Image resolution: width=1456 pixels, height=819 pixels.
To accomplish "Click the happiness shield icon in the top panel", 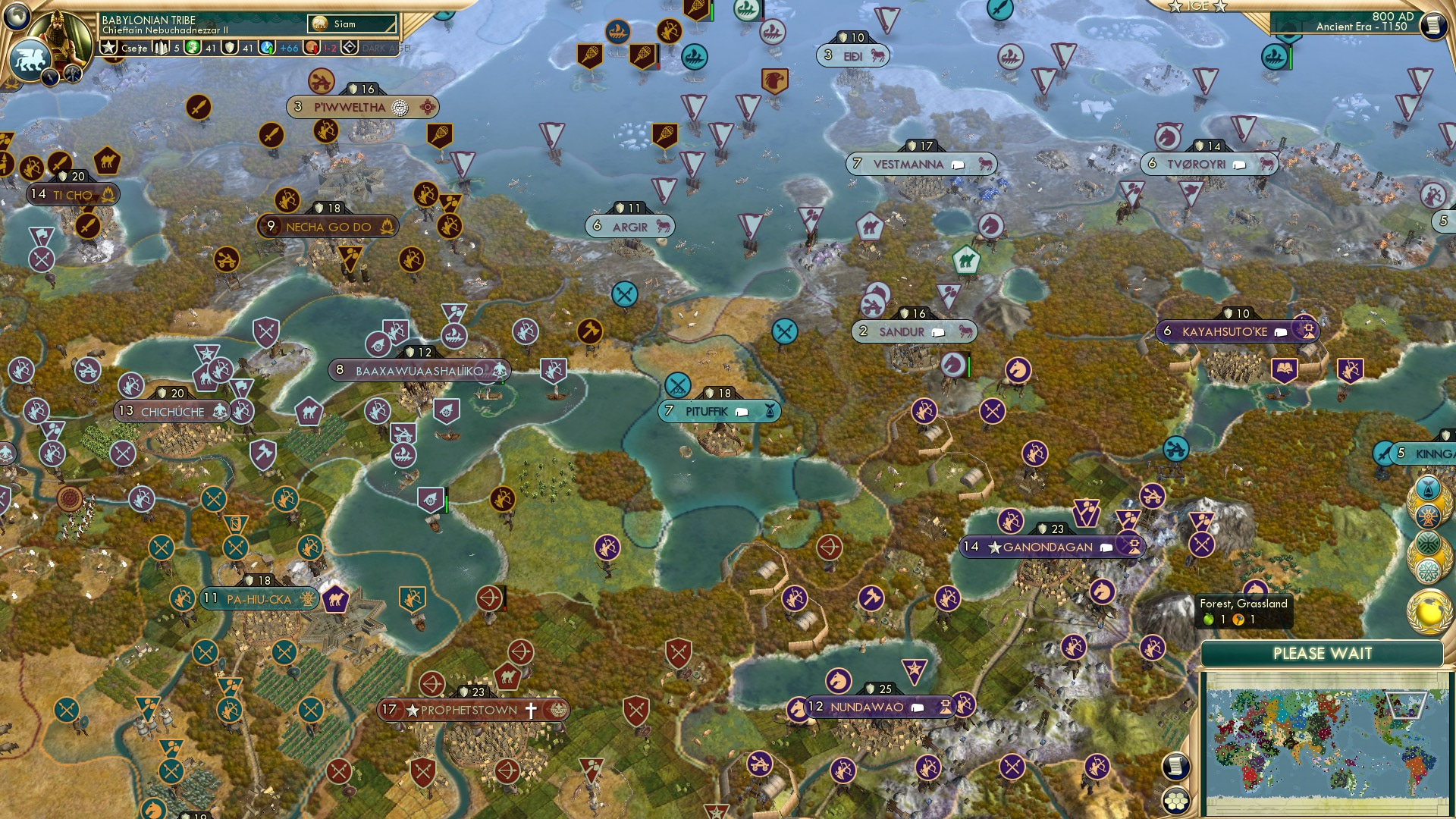I will click(229, 47).
